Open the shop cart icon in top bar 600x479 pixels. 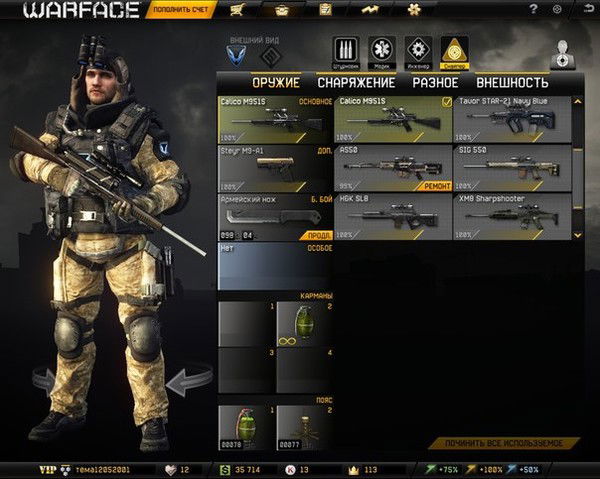[x=238, y=11]
